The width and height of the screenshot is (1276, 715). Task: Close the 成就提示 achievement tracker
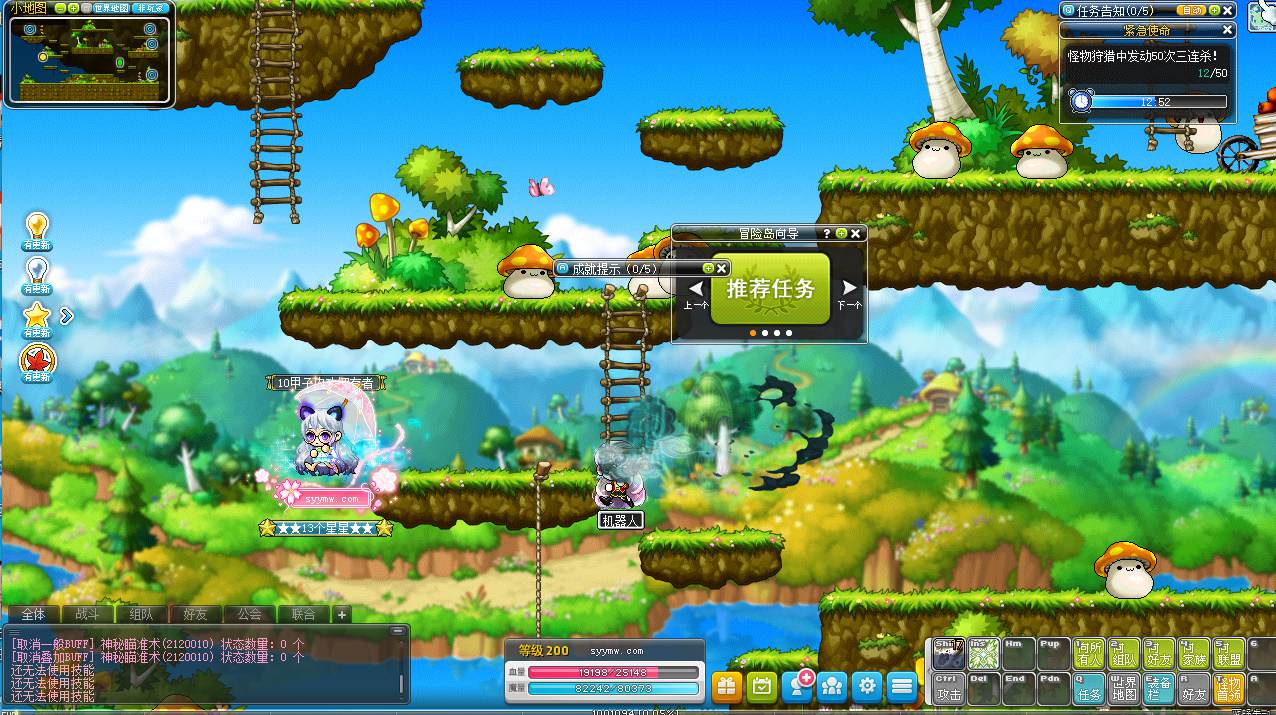(722, 268)
